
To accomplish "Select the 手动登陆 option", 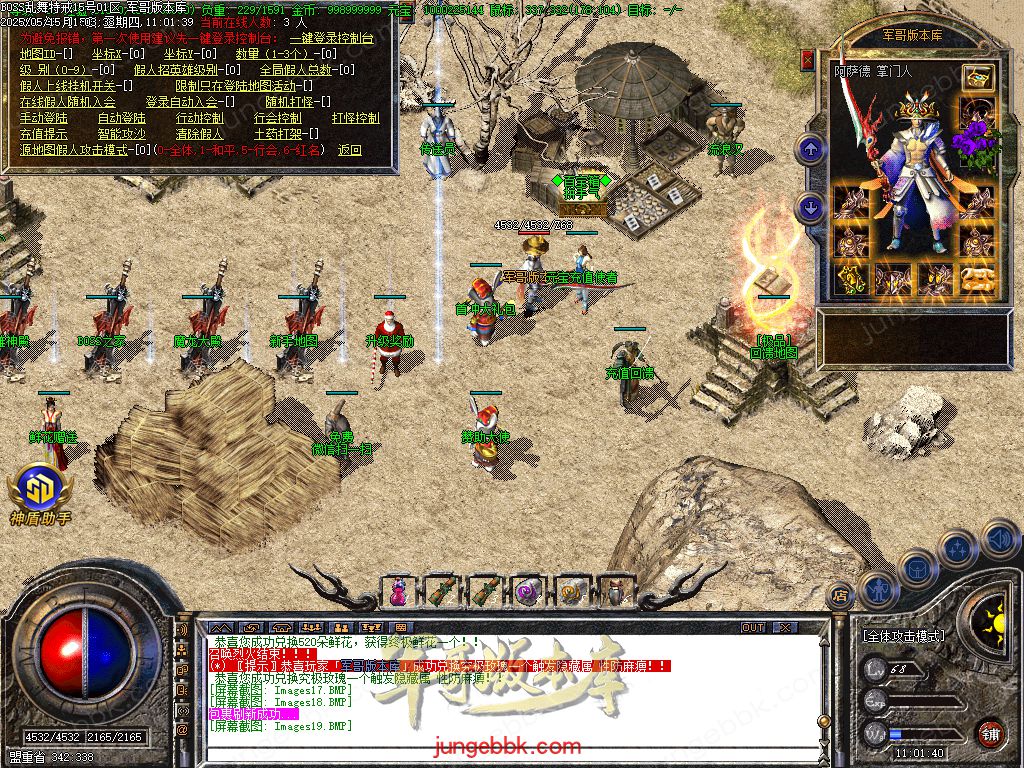I will pos(42,118).
